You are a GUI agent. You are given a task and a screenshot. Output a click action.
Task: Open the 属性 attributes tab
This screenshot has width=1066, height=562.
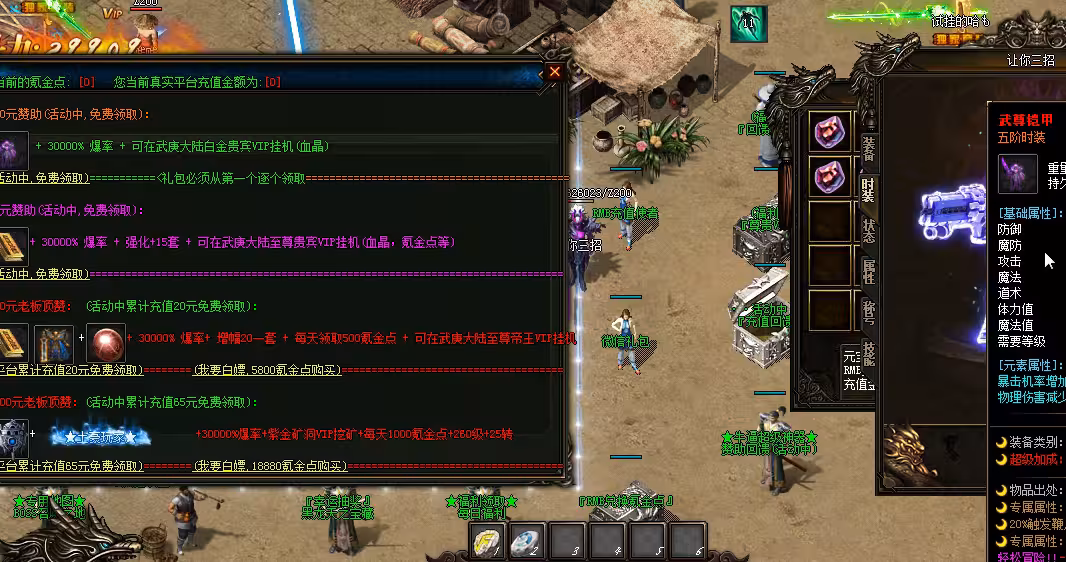pyautogui.click(x=867, y=270)
